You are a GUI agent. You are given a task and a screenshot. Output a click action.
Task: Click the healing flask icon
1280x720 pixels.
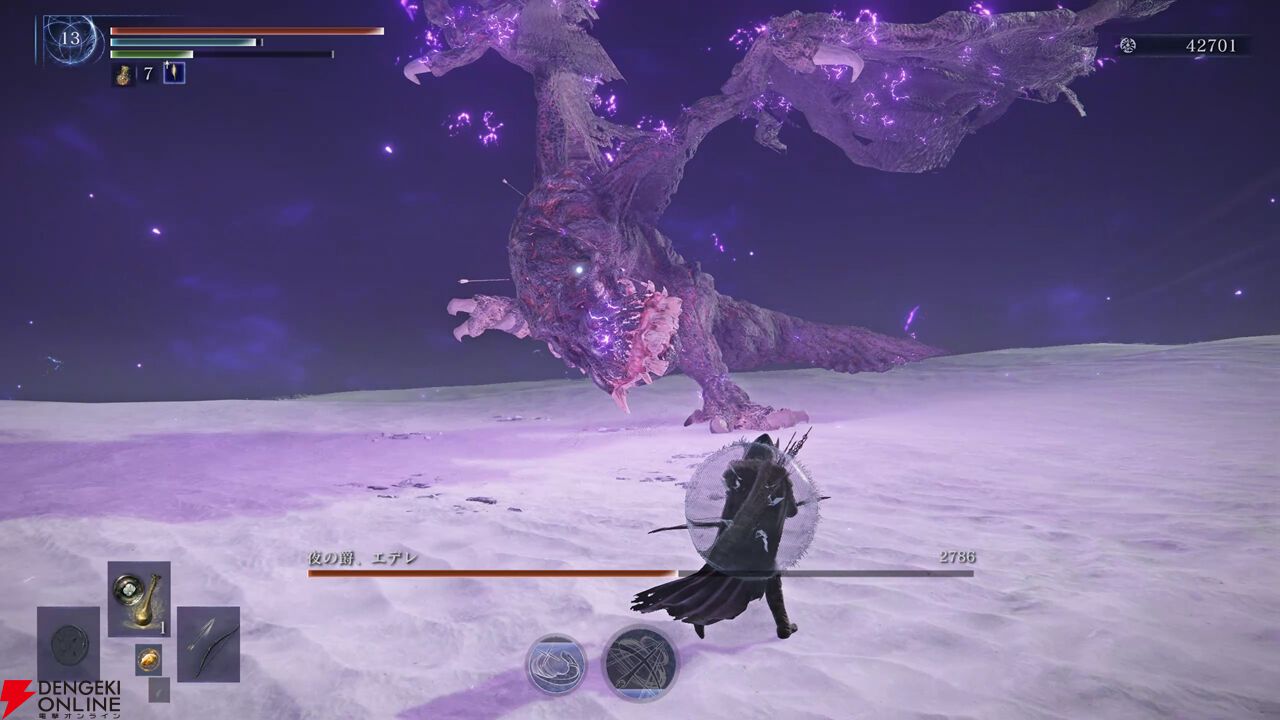(123, 73)
